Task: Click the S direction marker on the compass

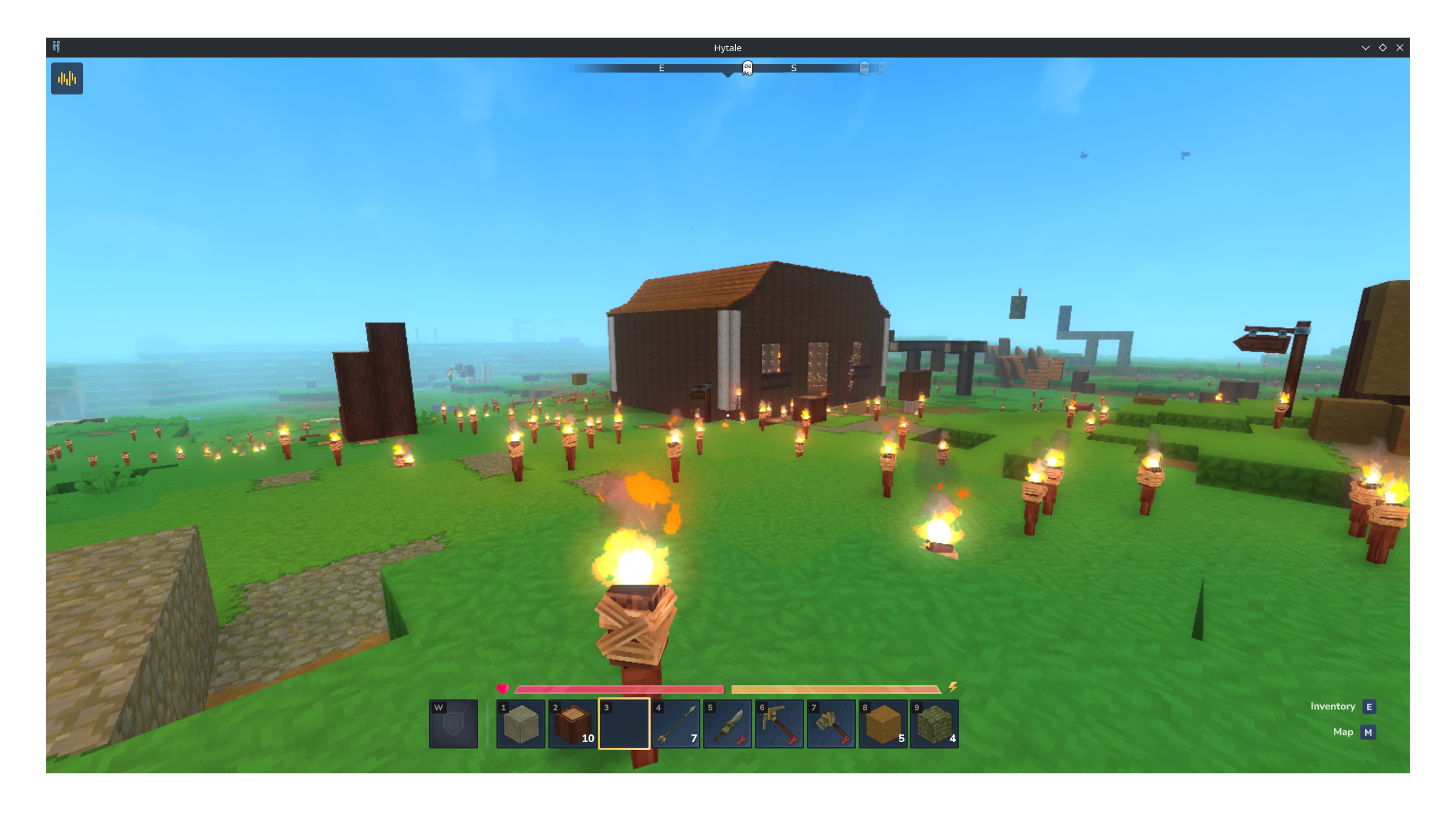Action: pos(793,68)
